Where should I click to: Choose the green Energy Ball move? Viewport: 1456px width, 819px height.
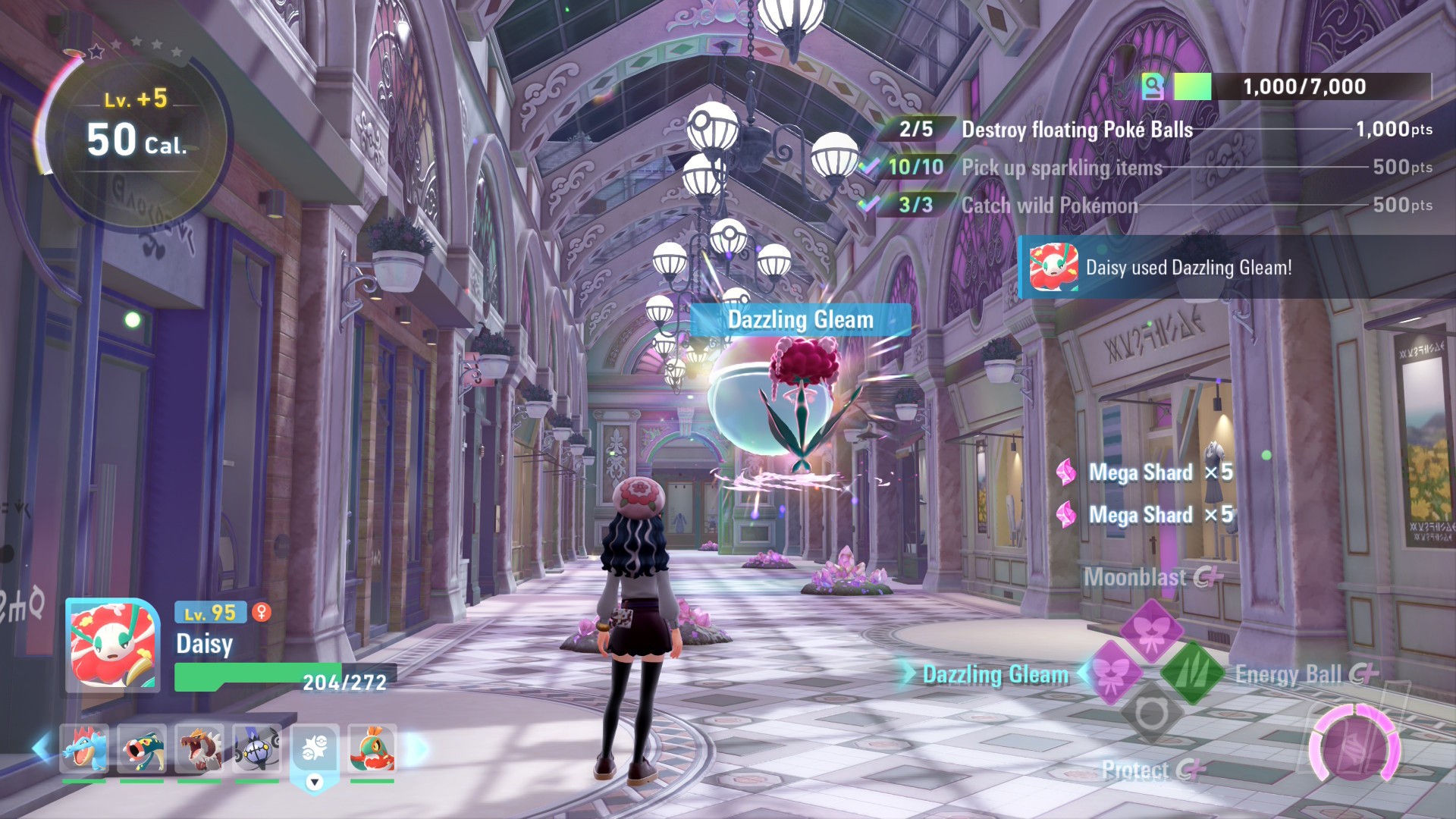(x=1192, y=673)
